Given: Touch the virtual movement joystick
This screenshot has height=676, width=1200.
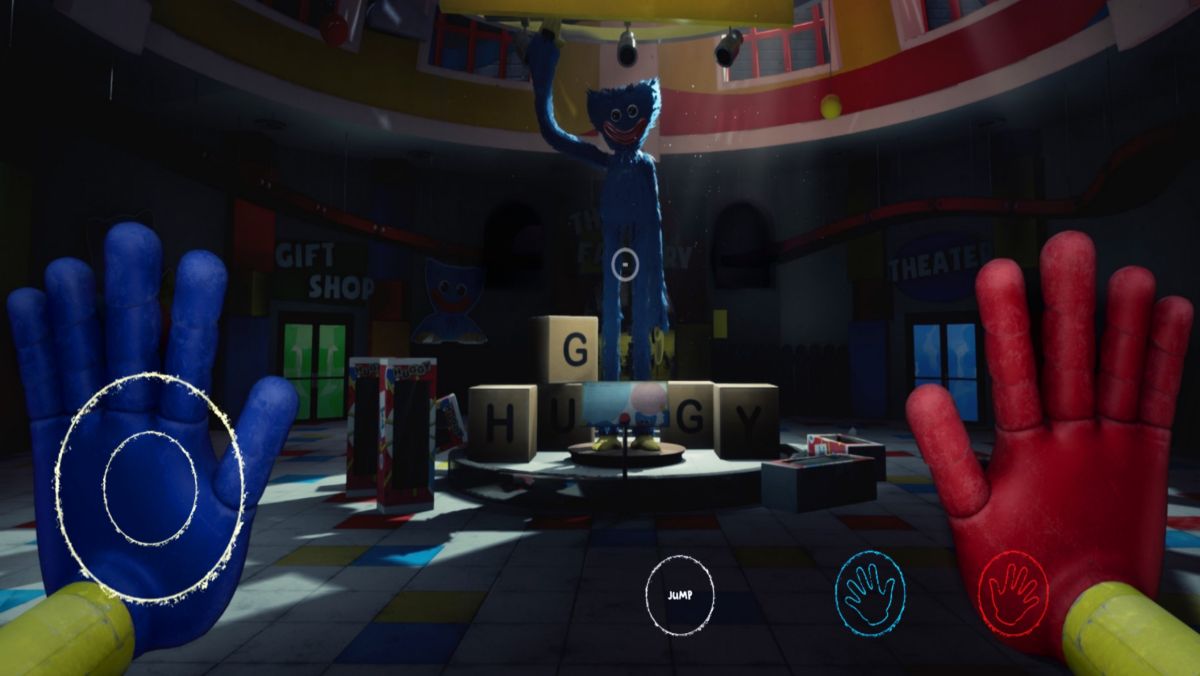Looking at the screenshot, I should pyautogui.click(x=150, y=488).
